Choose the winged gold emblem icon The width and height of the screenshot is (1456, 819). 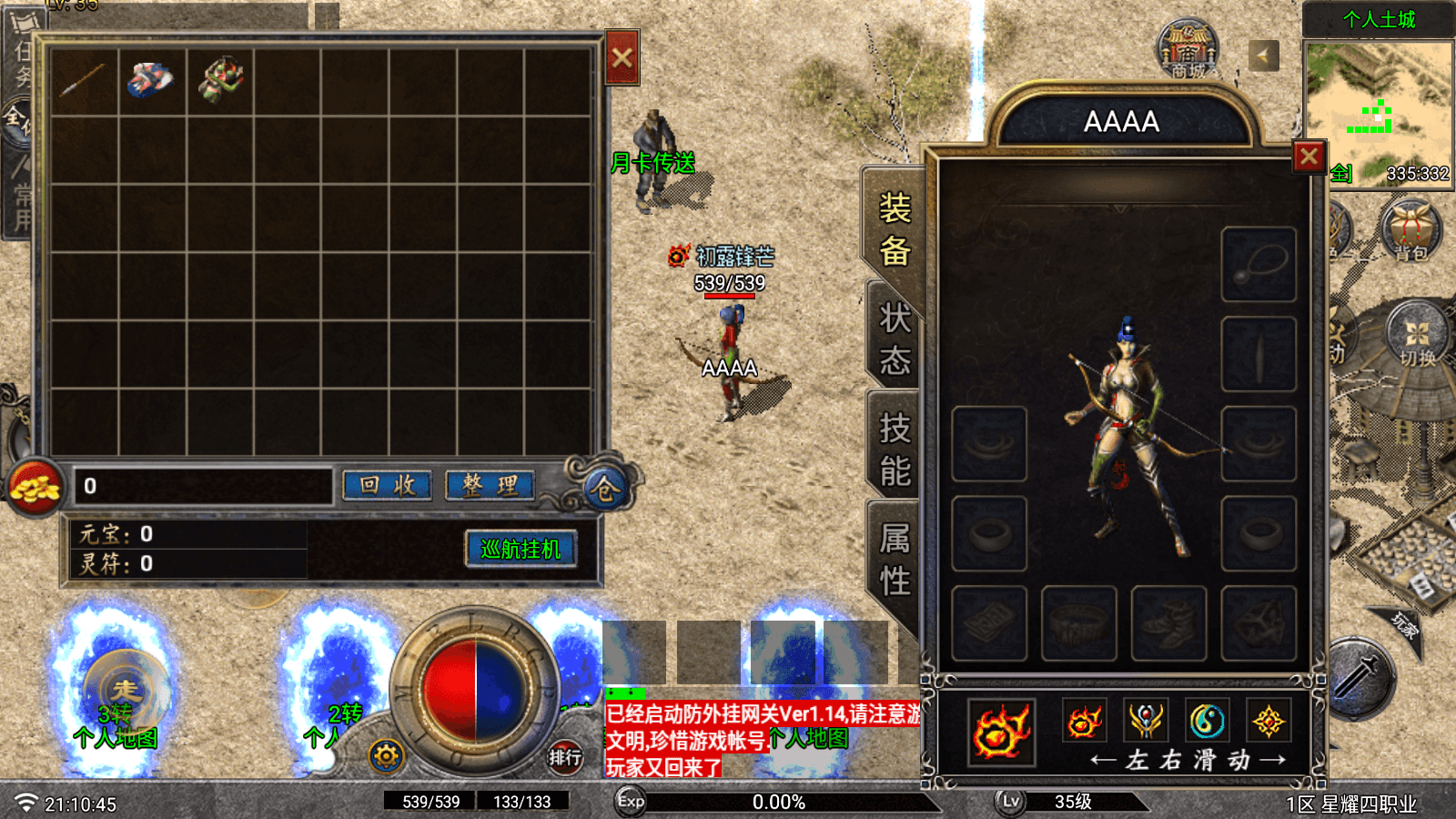pyautogui.click(x=1146, y=722)
